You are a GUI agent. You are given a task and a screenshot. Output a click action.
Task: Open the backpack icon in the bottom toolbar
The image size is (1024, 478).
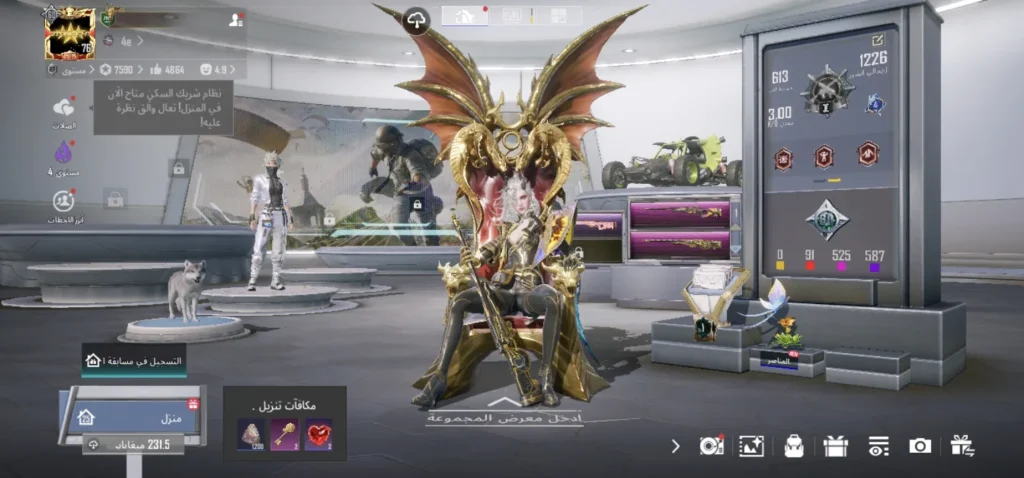794,446
